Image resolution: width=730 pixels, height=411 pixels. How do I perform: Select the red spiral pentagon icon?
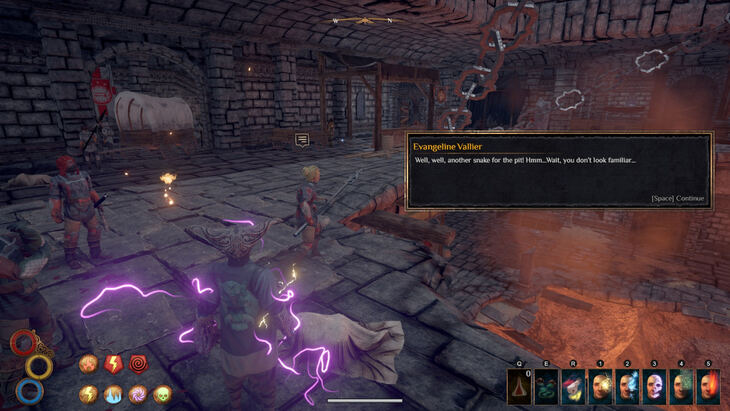[x=139, y=365]
